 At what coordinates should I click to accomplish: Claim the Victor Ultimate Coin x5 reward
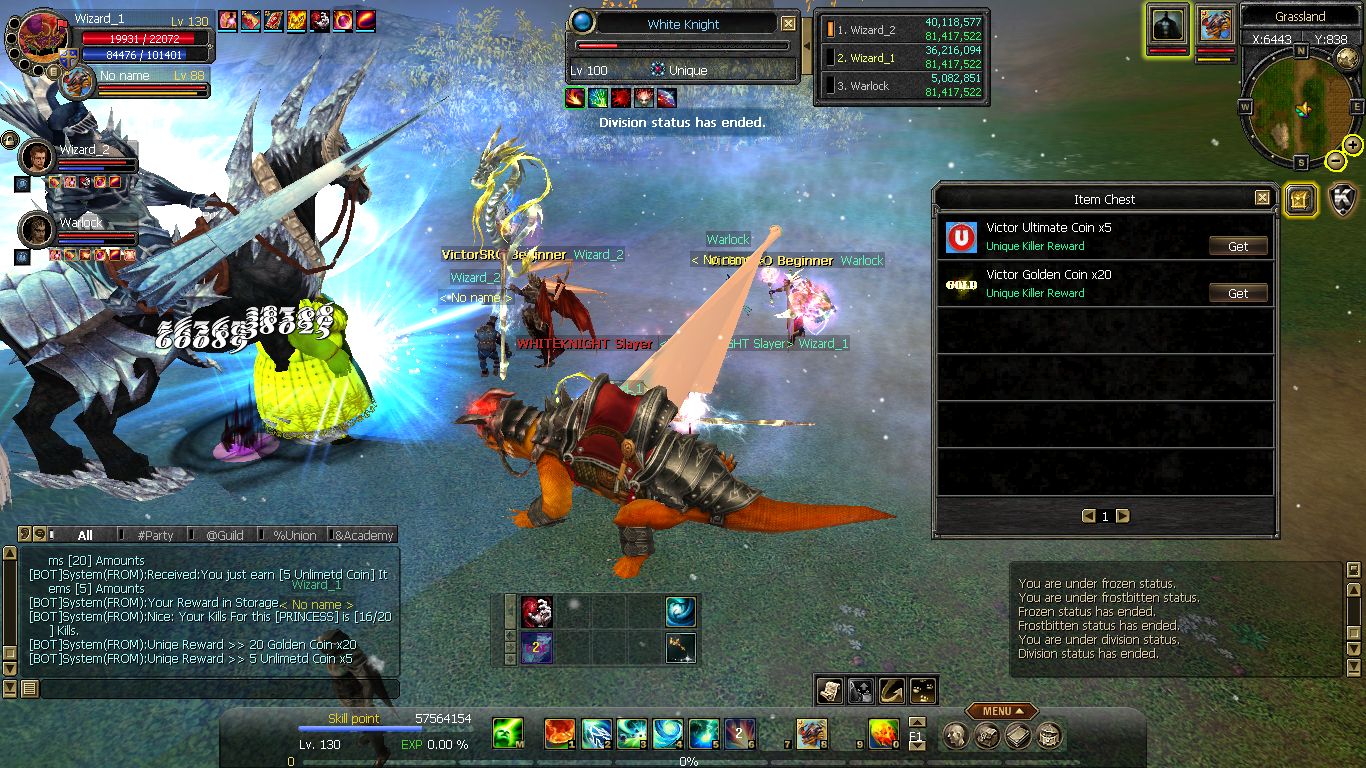1238,246
